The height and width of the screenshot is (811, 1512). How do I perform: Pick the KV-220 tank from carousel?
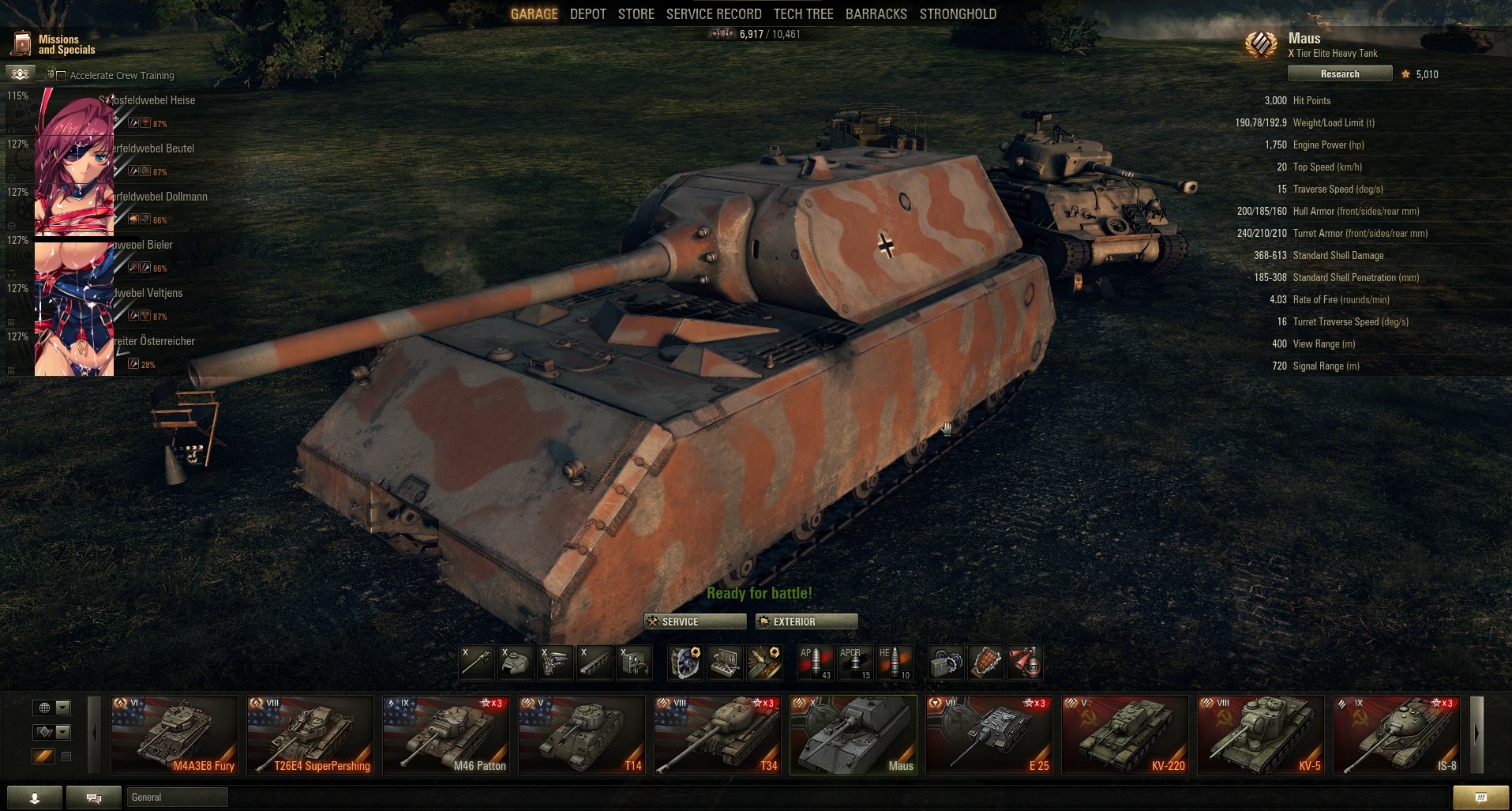[x=1125, y=734]
